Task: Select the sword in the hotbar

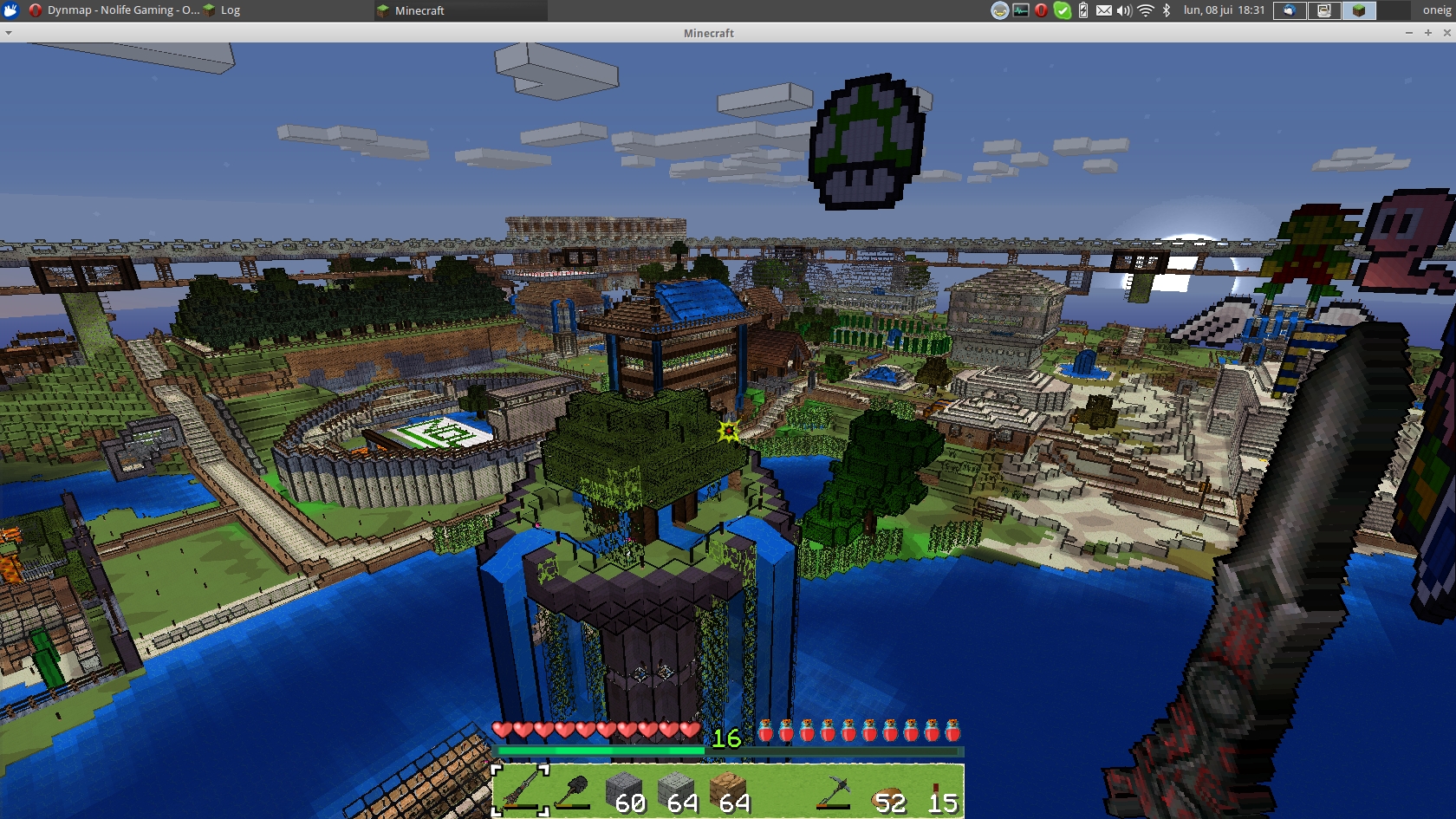Action: (x=520, y=790)
